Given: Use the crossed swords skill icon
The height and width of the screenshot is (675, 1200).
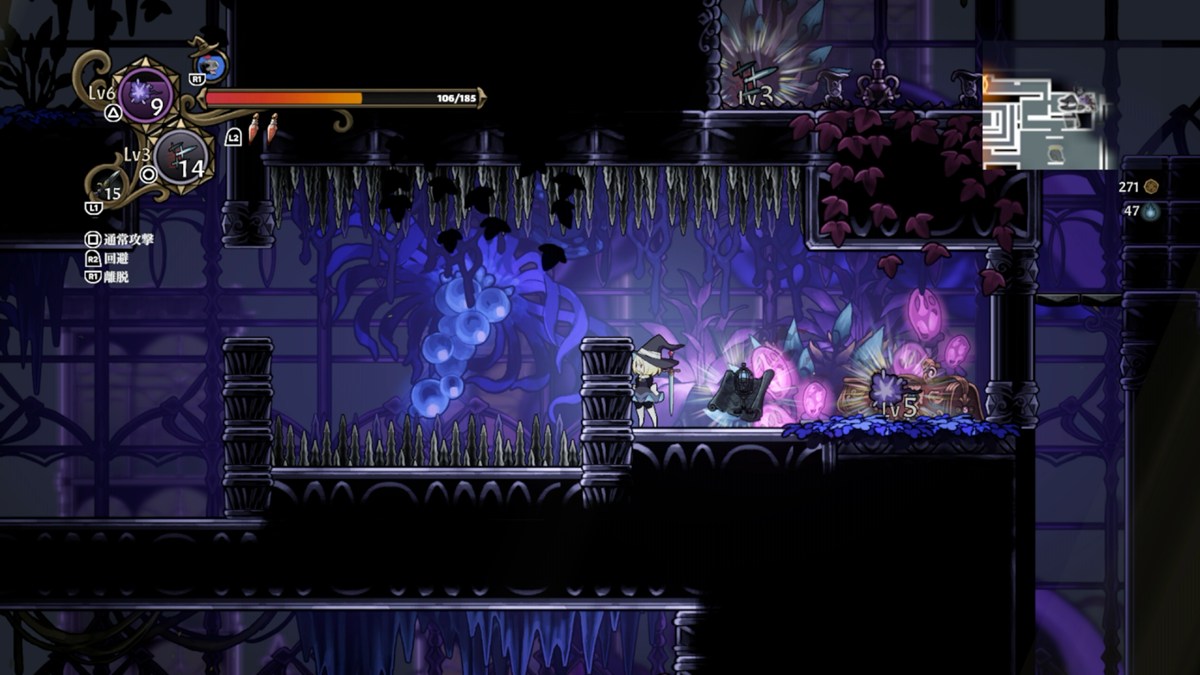Looking at the screenshot, I should coord(181,156).
